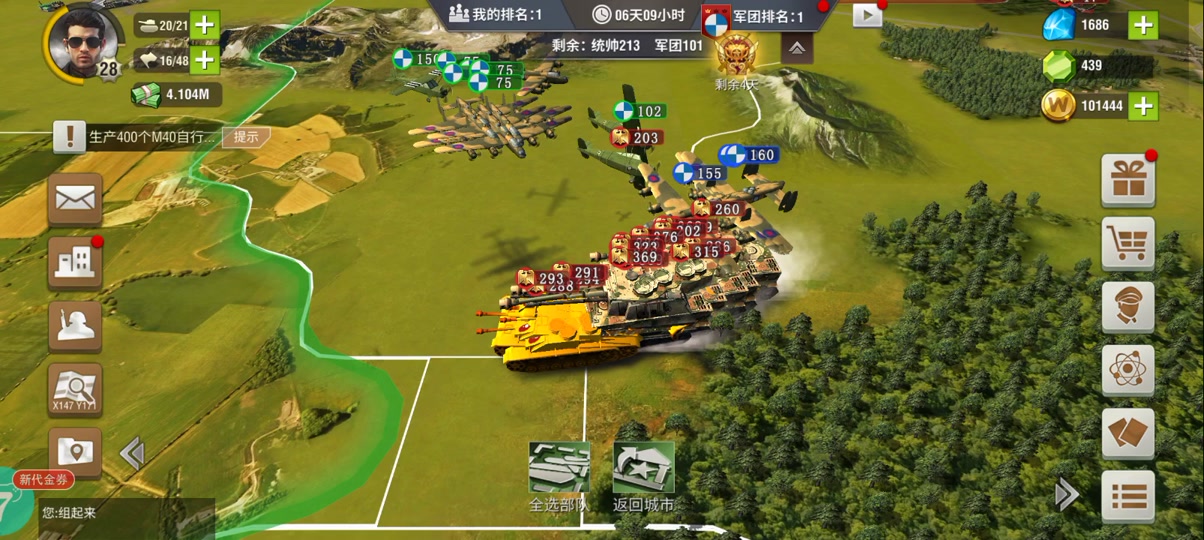Click the 提示 hint button
Image resolution: width=1204 pixels, height=540 pixels.
pos(246,137)
